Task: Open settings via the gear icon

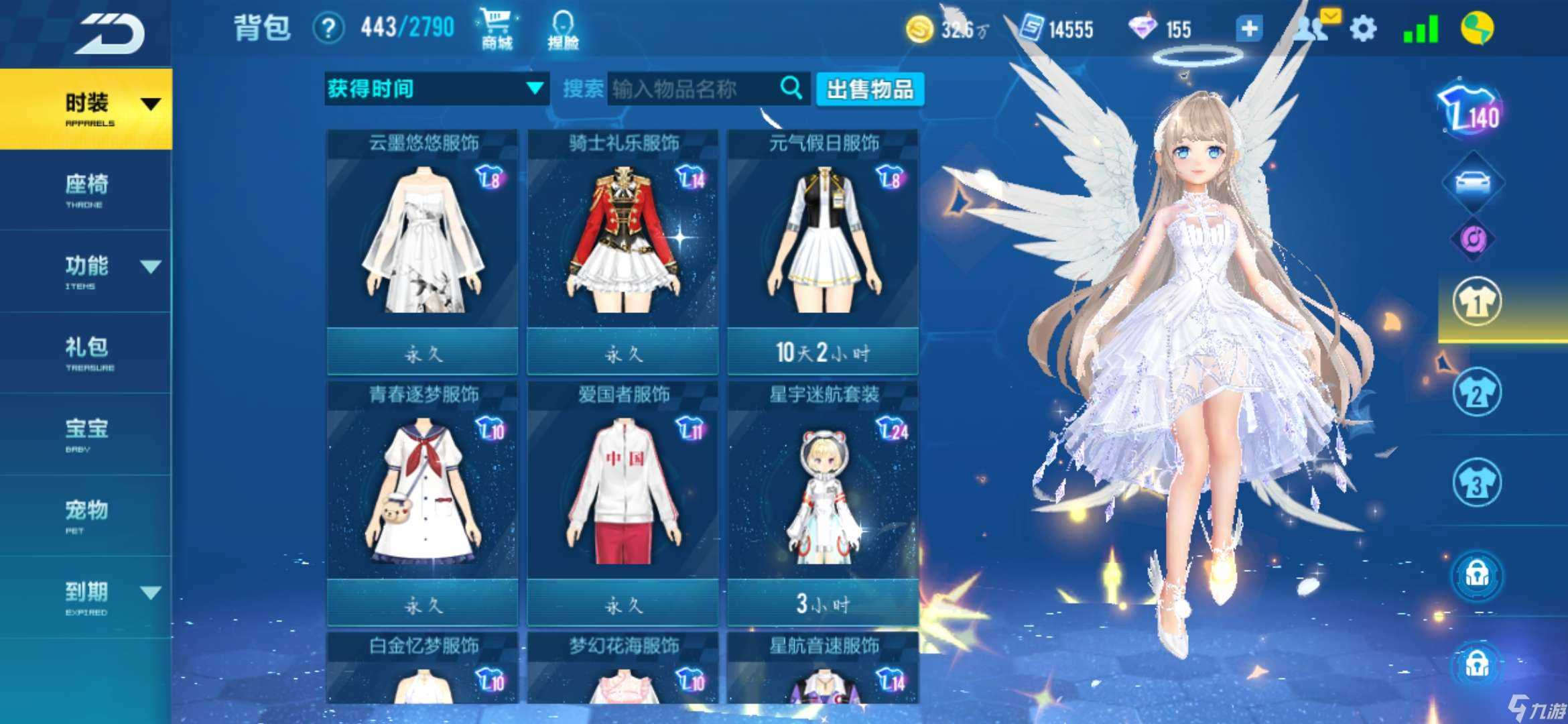Action: [x=1363, y=29]
